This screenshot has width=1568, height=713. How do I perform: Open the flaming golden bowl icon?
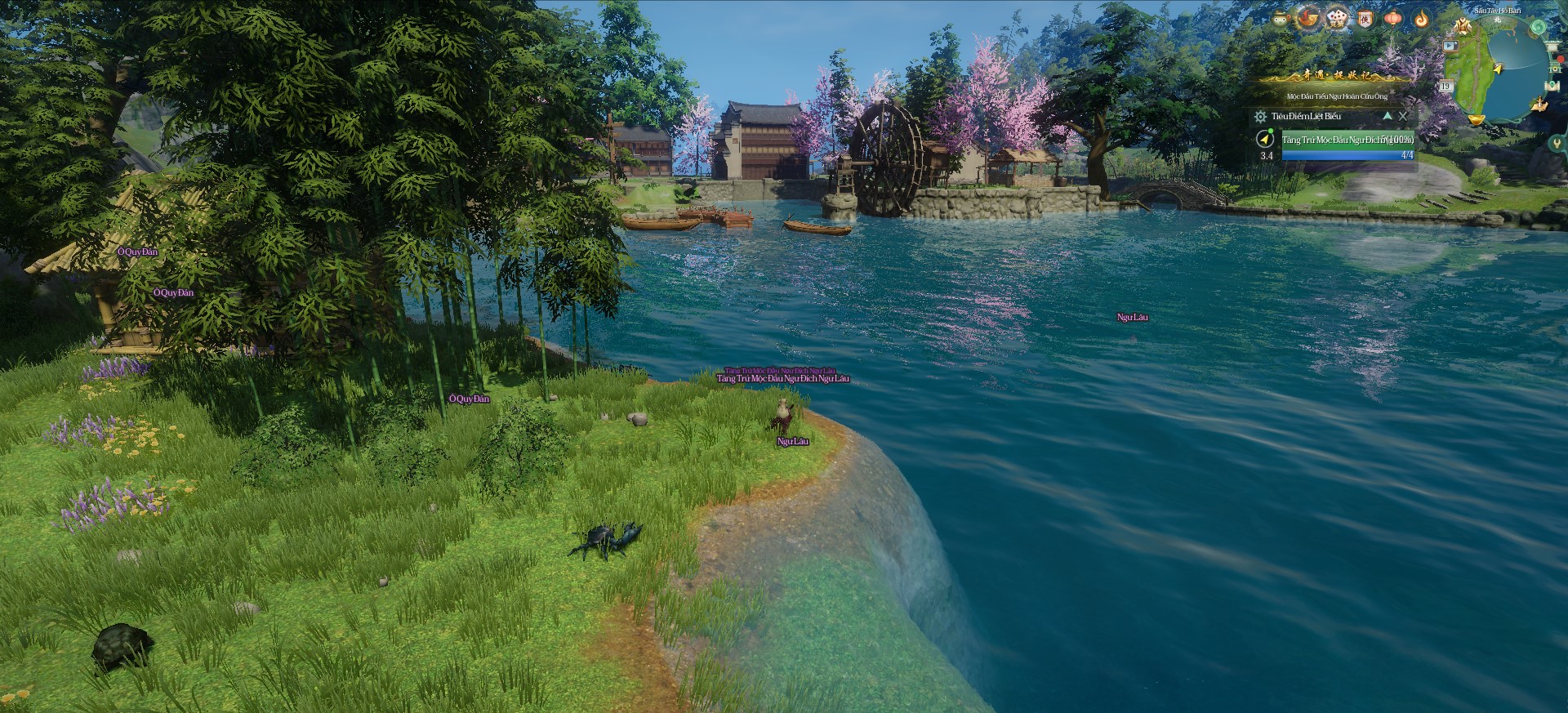1308,18
